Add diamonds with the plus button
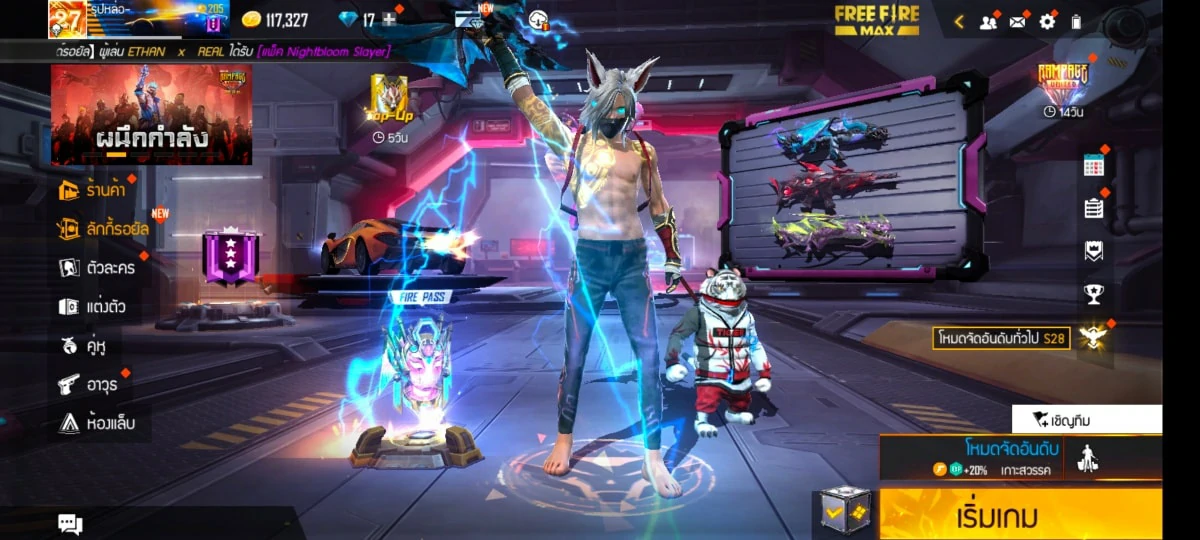1200x540 pixels. pos(389,19)
